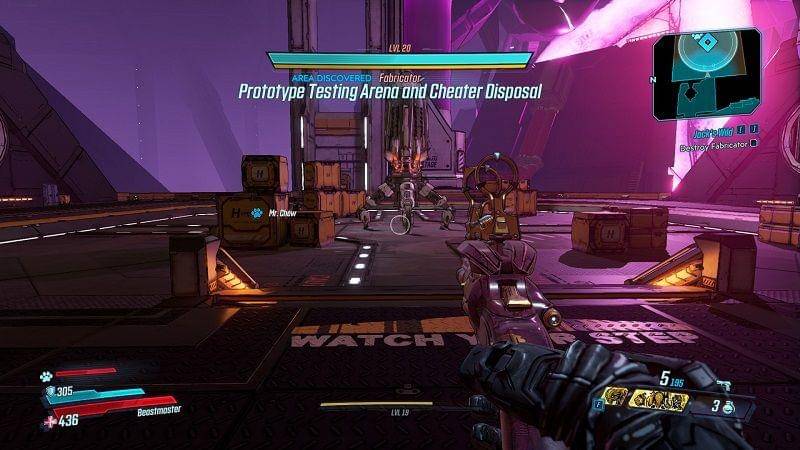
Task: Click the small yellow action skill icon
Action: pos(616,398)
